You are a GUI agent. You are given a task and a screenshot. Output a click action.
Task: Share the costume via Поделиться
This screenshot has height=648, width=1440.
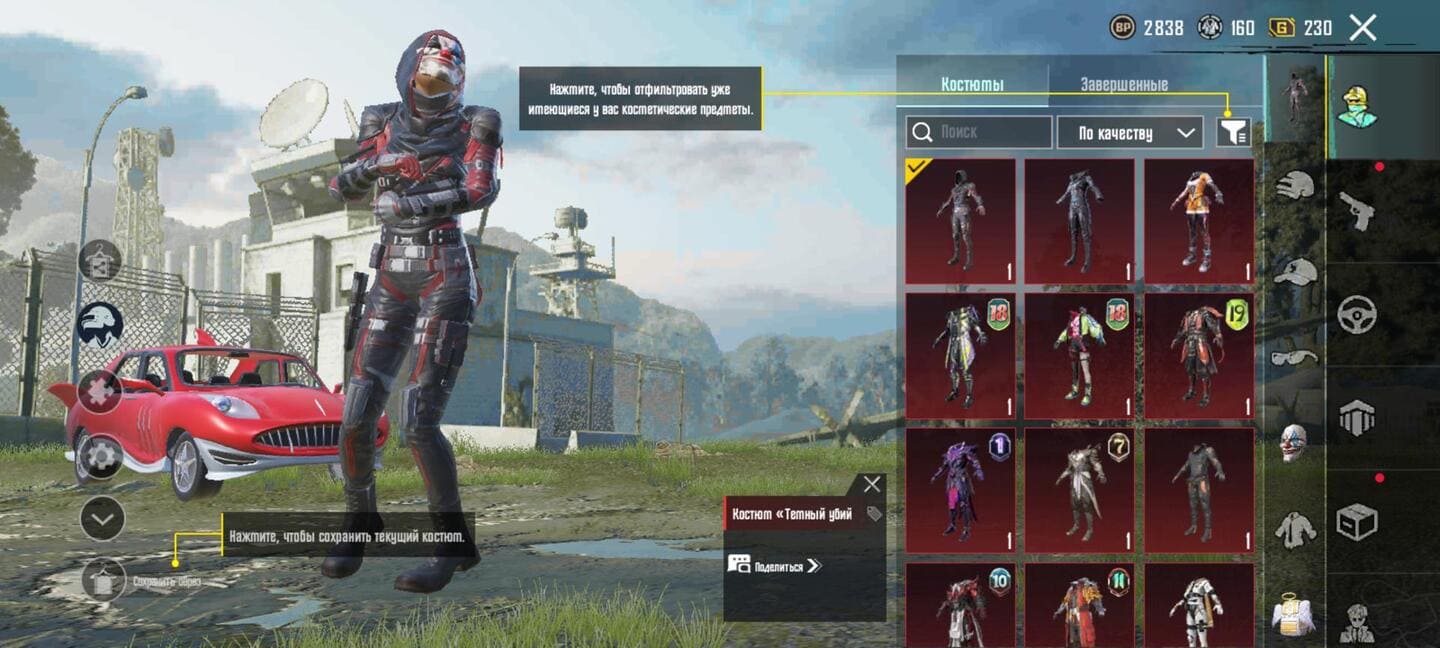pos(775,565)
